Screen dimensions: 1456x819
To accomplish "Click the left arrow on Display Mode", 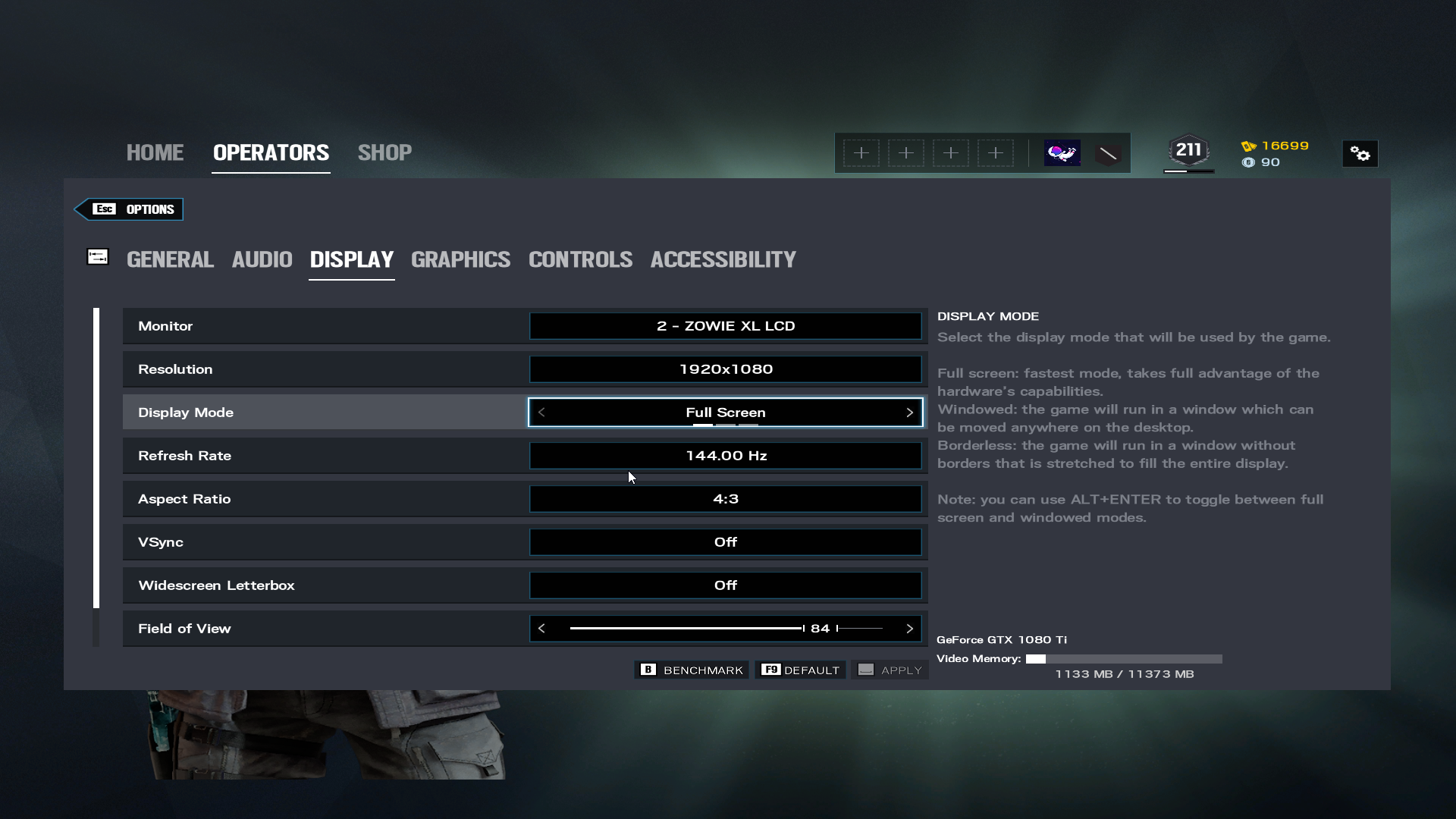I will (x=541, y=413).
